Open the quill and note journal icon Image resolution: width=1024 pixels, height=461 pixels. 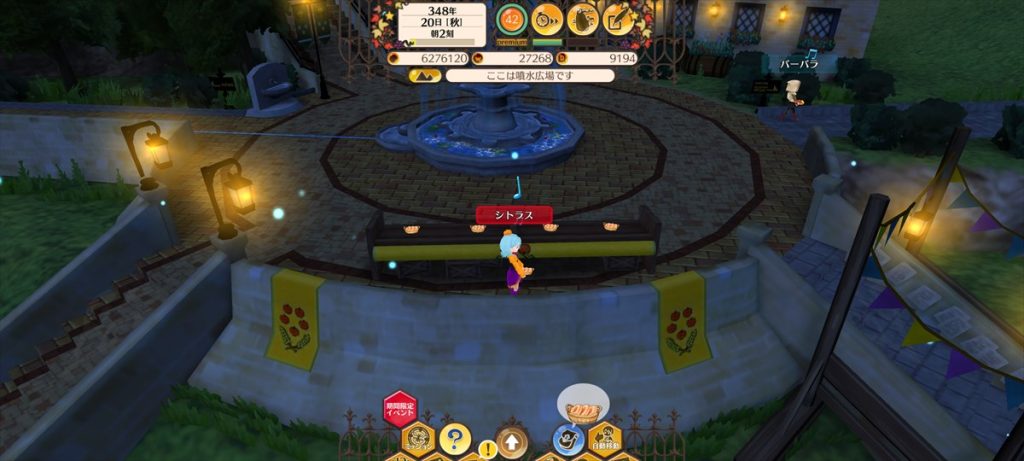tap(619, 18)
